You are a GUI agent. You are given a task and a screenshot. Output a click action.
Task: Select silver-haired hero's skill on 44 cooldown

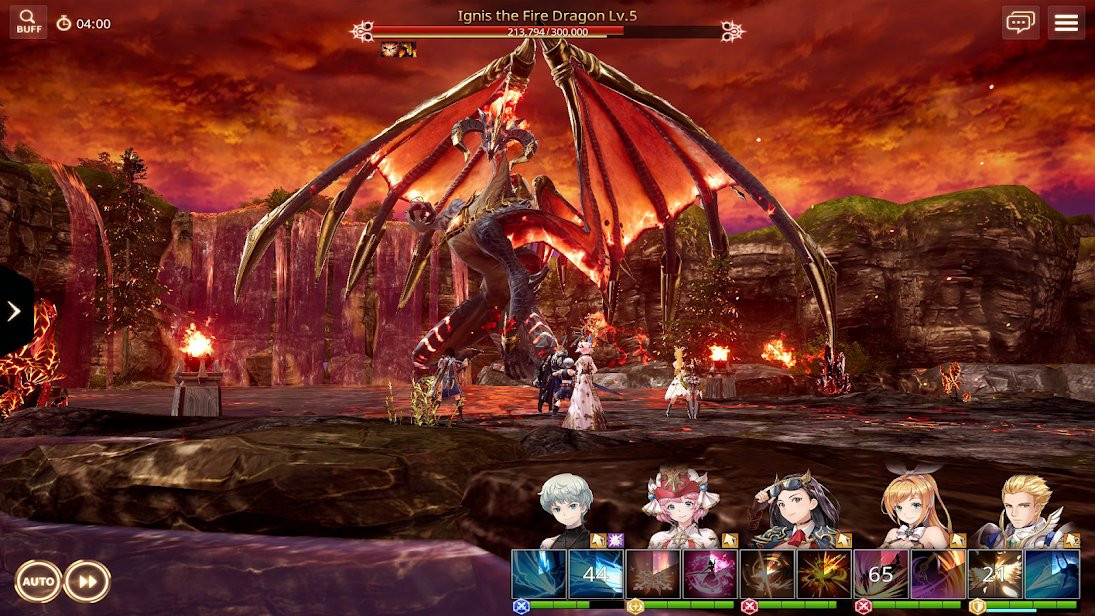(x=596, y=574)
